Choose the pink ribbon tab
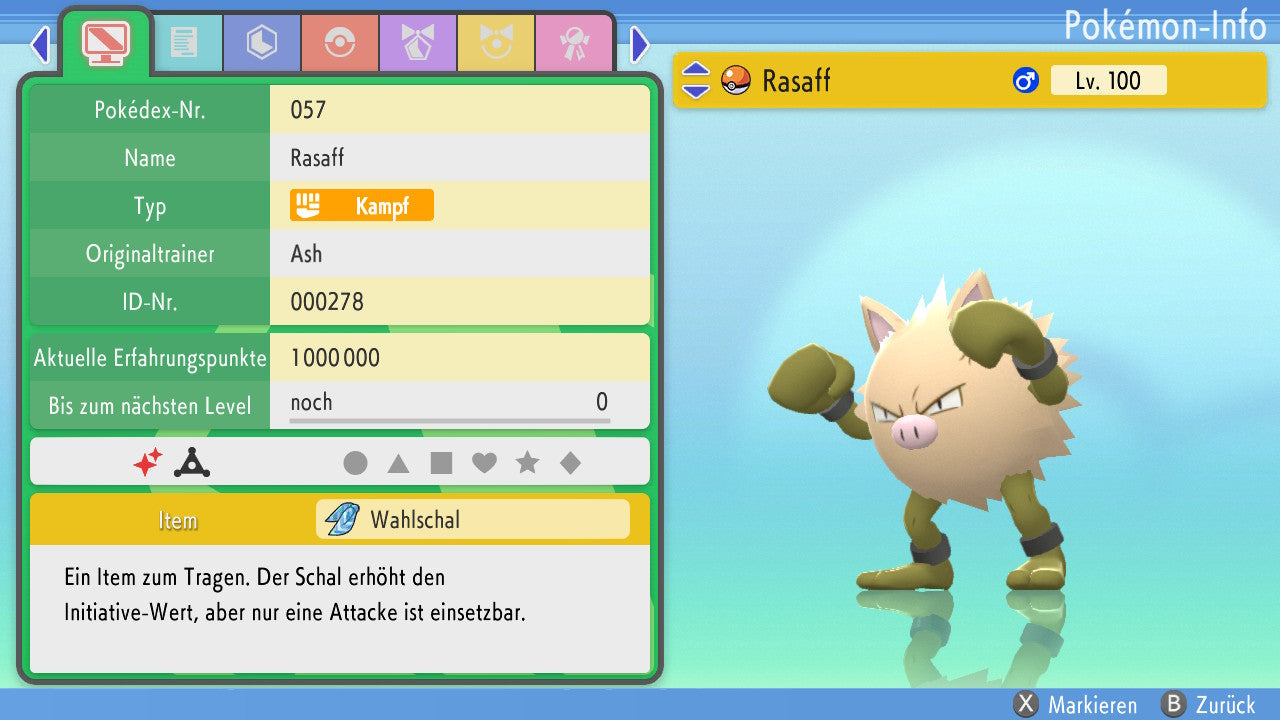This screenshot has height=720, width=1280. tap(574, 43)
